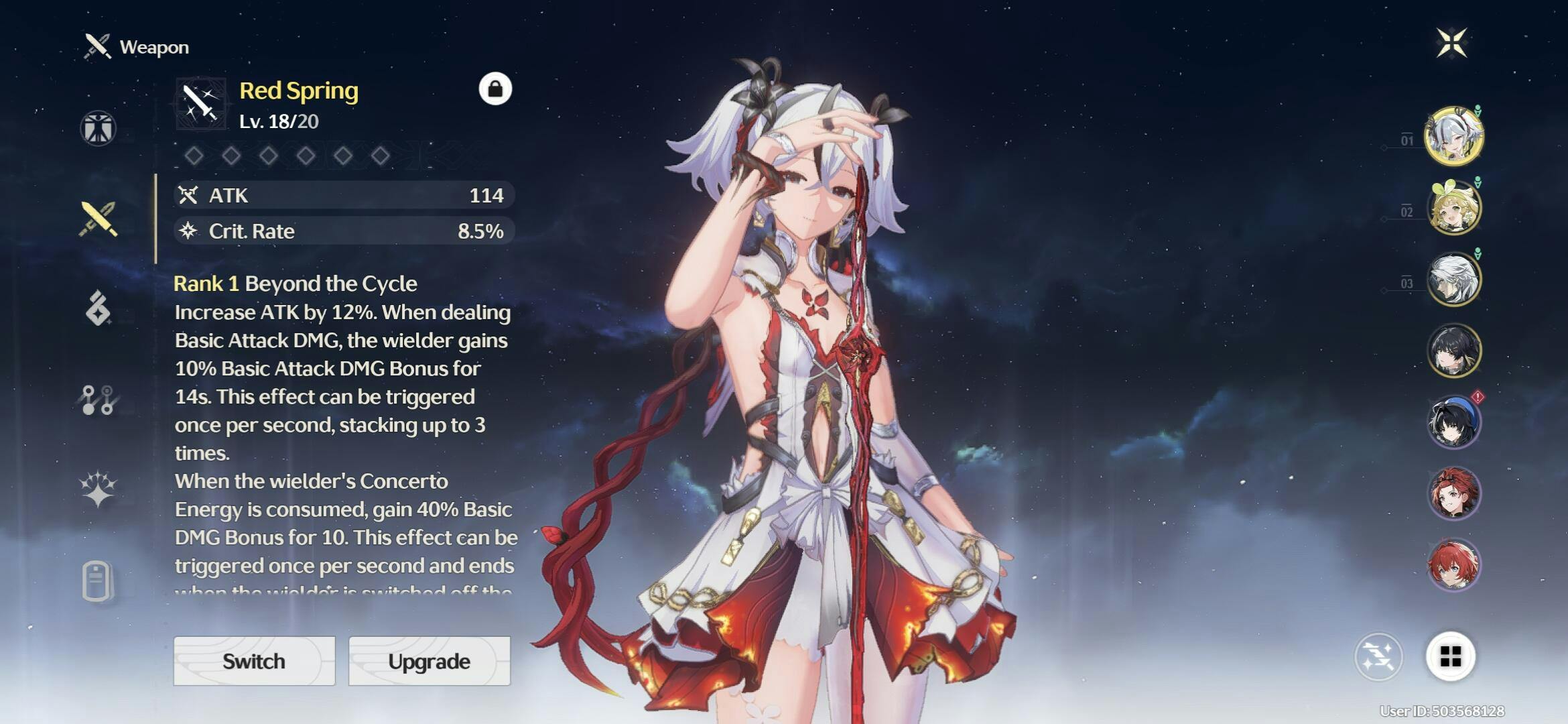Open the character overview body-figure tab
The width and height of the screenshot is (1568, 724).
[98, 128]
